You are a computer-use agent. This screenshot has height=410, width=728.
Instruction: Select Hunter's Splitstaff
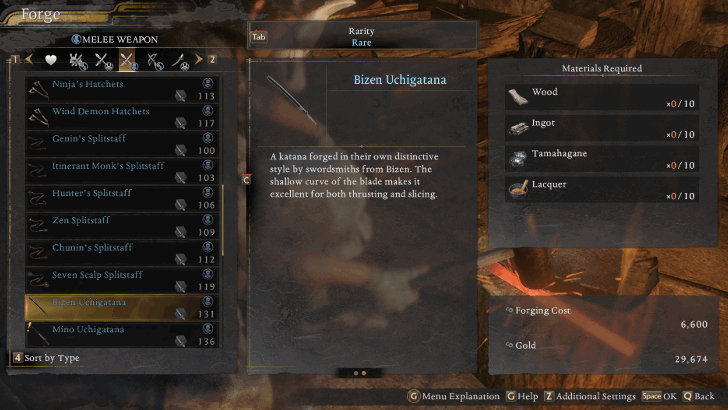tap(122, 198)
